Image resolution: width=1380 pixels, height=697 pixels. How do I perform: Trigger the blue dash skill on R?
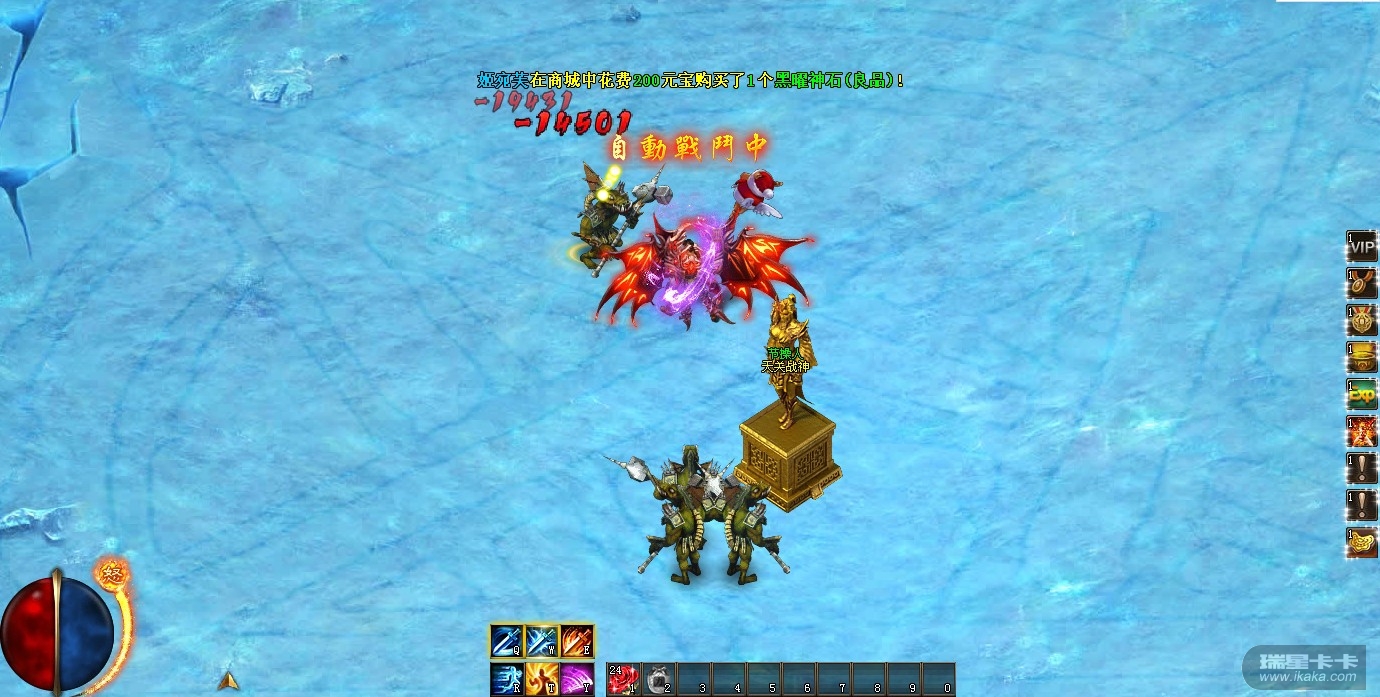(x=507, y=679)
